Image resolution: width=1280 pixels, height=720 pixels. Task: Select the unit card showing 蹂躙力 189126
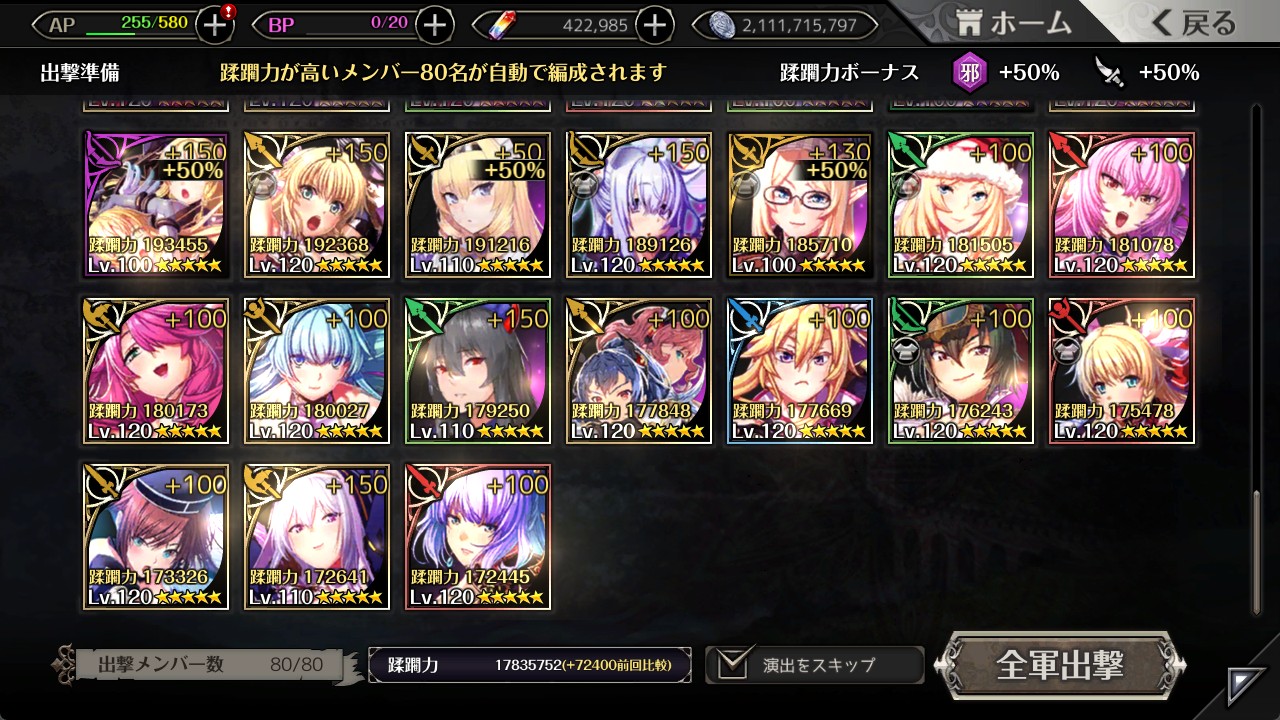click(639, 205)
